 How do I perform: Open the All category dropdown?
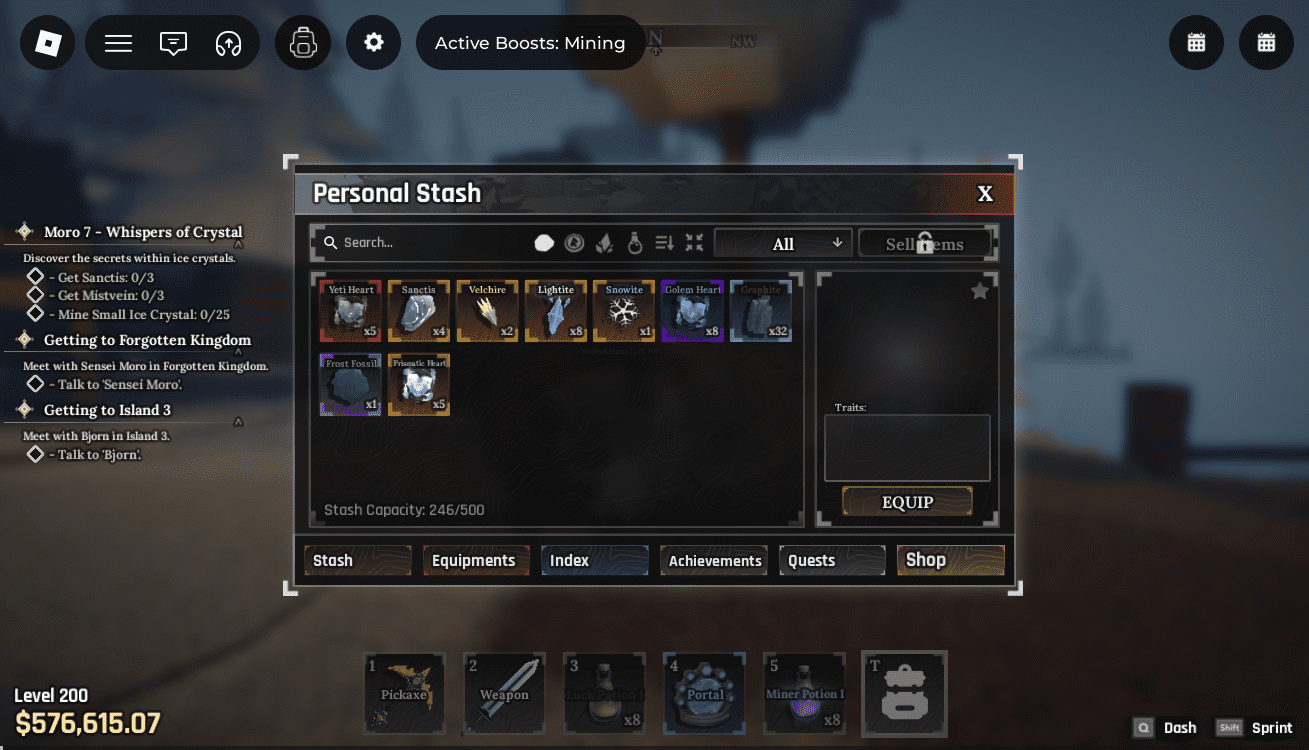(x=783, y=242)
